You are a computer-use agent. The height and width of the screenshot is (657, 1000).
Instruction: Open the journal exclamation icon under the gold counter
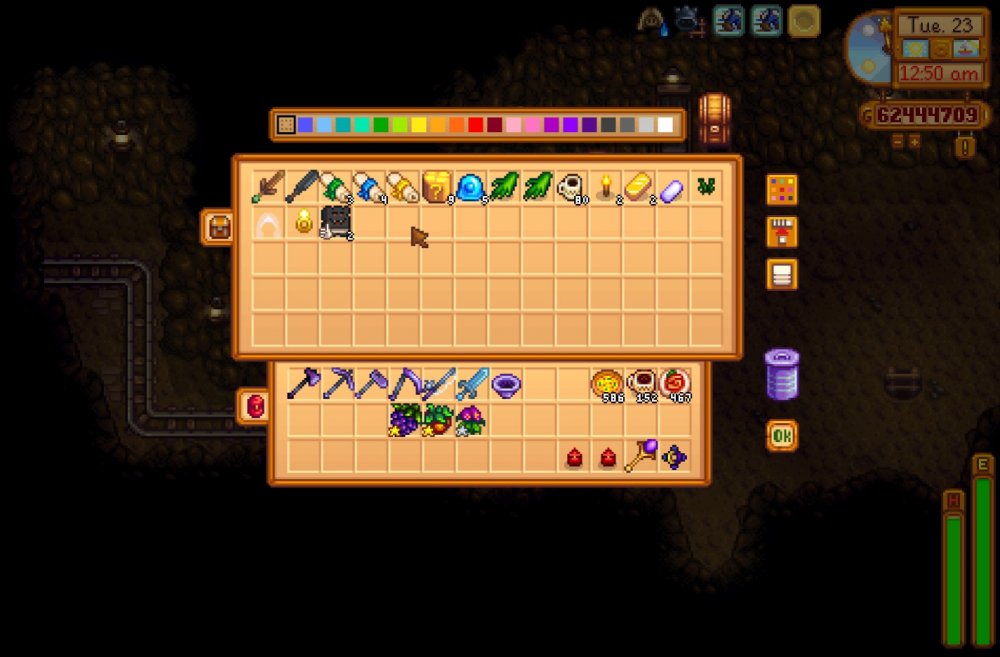[x=964, y=147]
